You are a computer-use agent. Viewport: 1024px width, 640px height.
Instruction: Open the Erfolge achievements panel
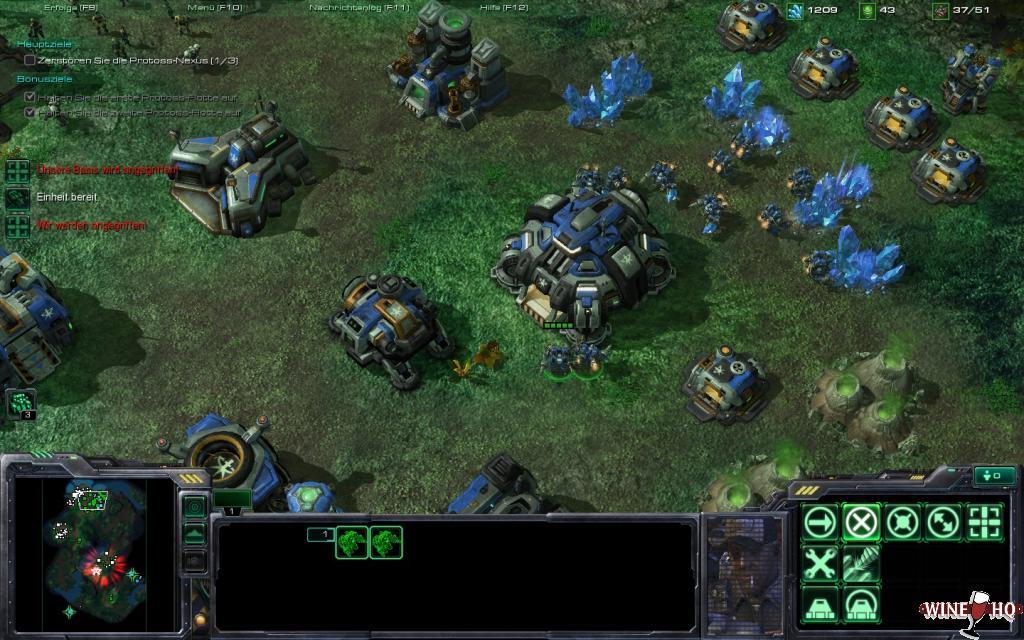coord(71,8)
